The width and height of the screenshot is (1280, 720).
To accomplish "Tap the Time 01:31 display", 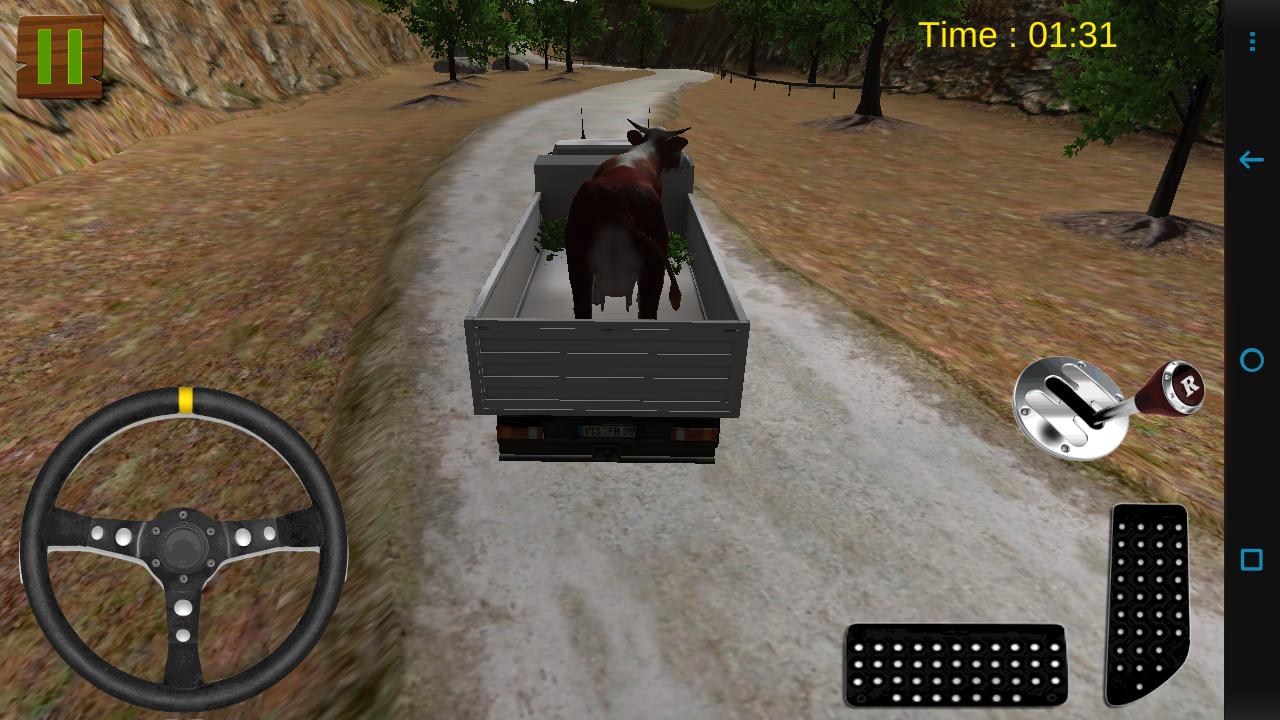I will click(1018, 35).
